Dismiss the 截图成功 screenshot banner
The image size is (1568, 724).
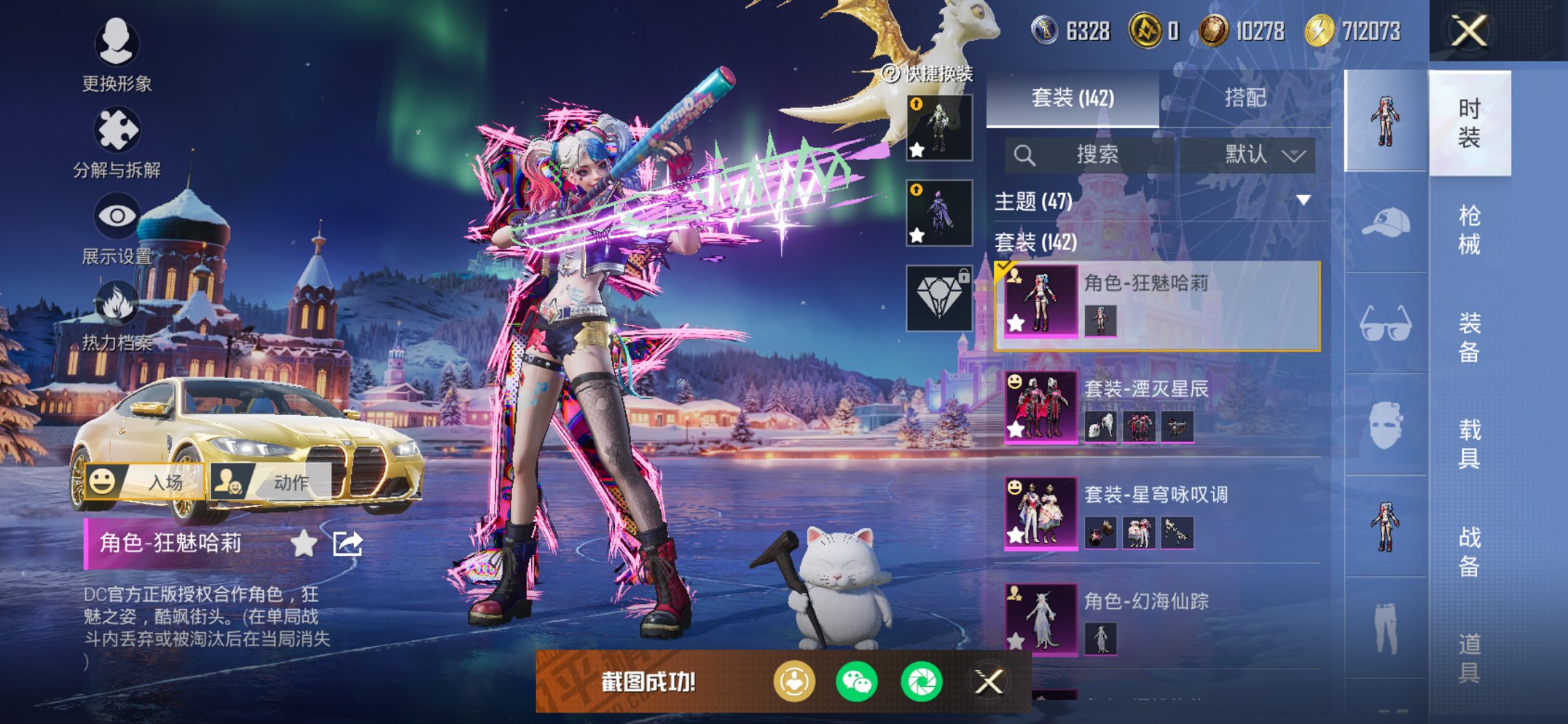989,682
